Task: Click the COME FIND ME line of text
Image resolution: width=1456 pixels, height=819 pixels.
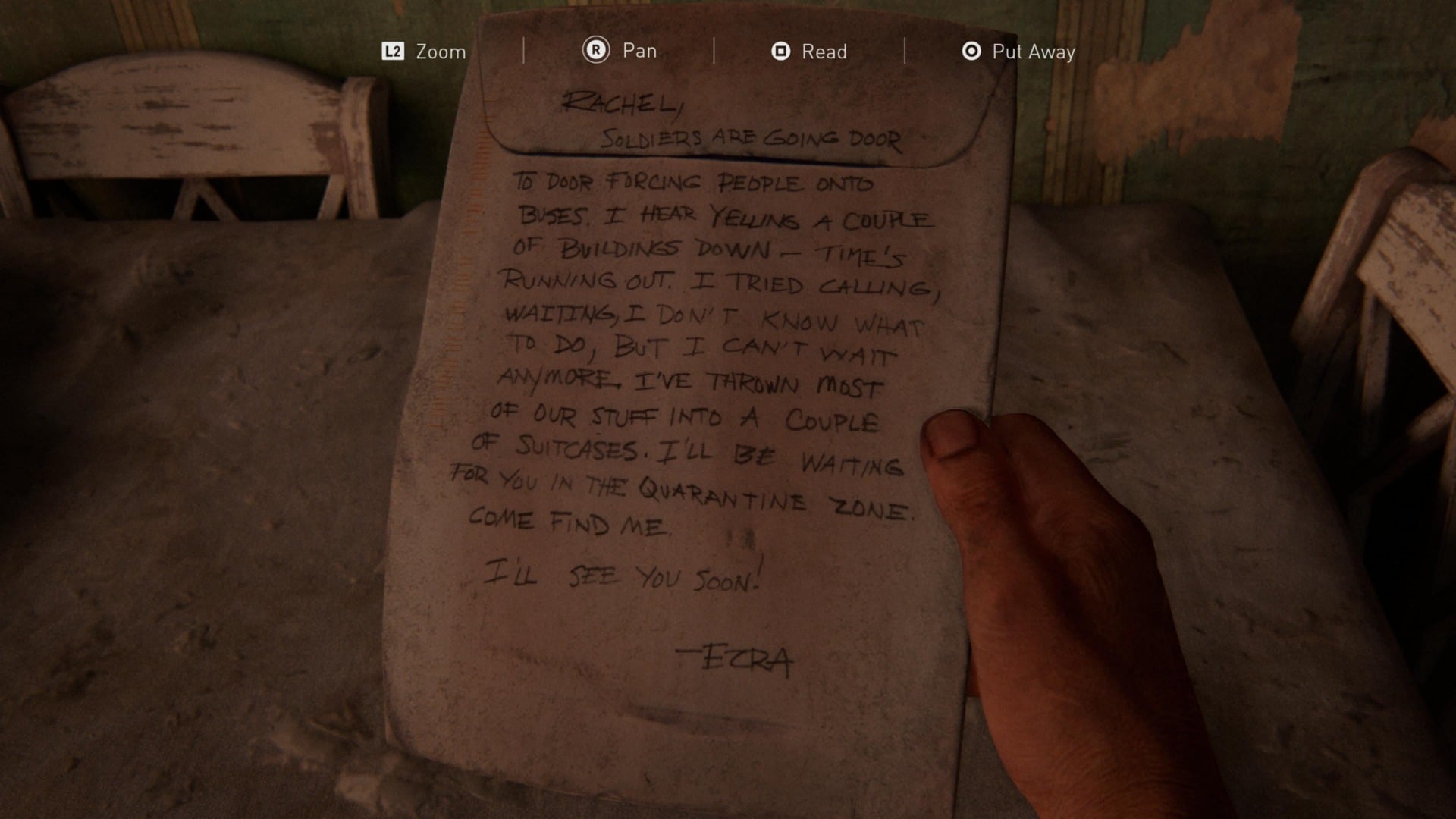Action: click(569, 523)
